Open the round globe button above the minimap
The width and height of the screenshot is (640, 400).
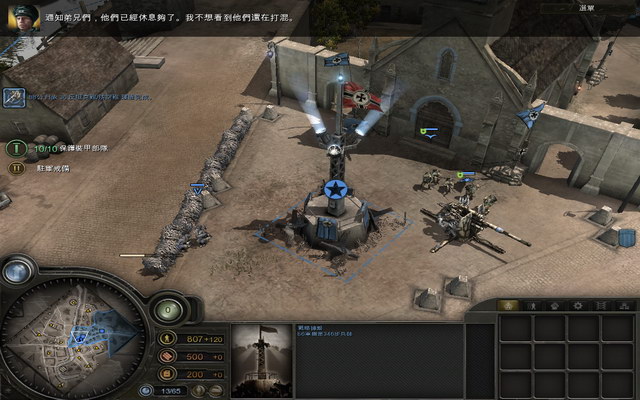pos(19,272)
